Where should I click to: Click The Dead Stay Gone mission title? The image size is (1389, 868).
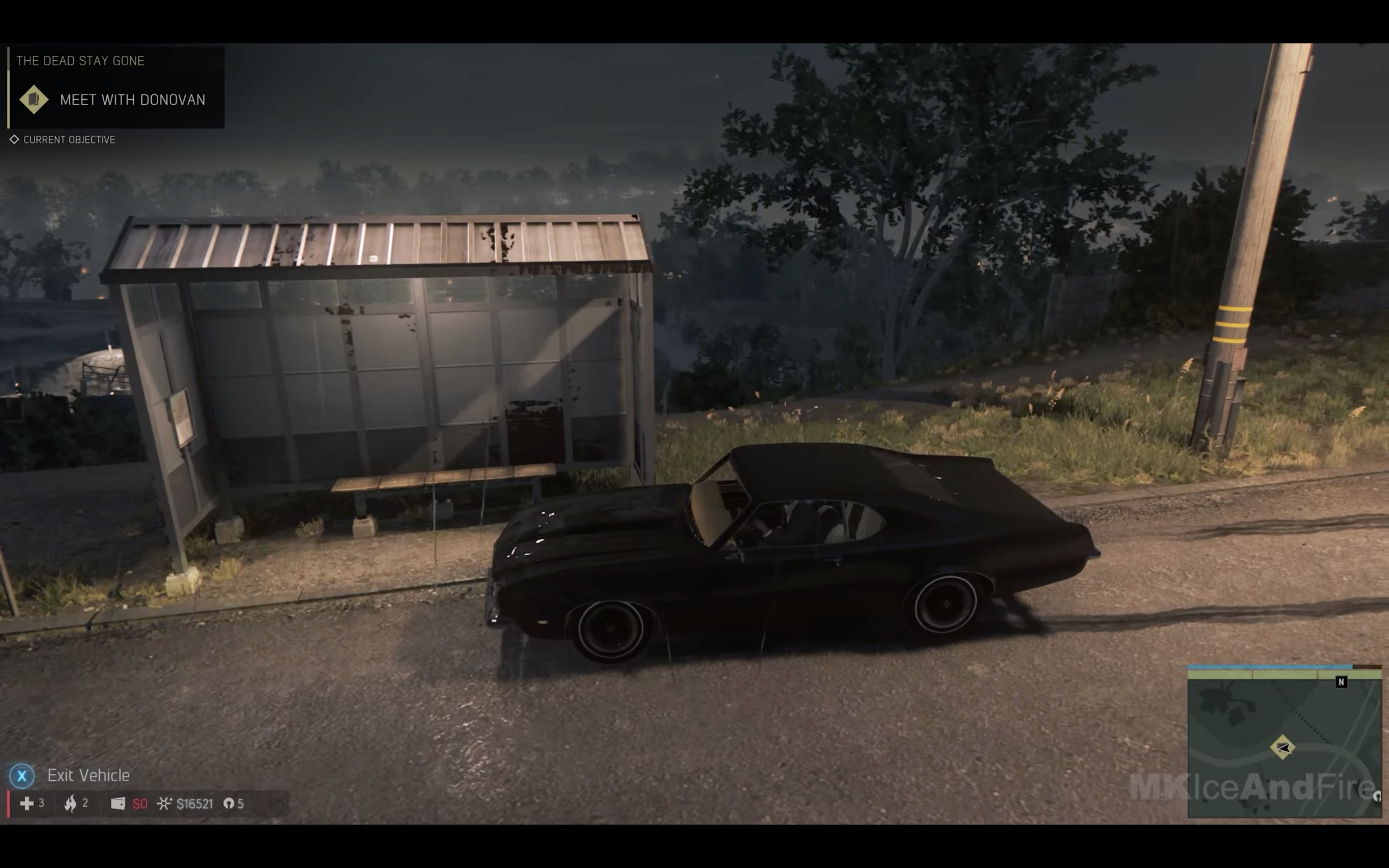[x=81, y=61]
